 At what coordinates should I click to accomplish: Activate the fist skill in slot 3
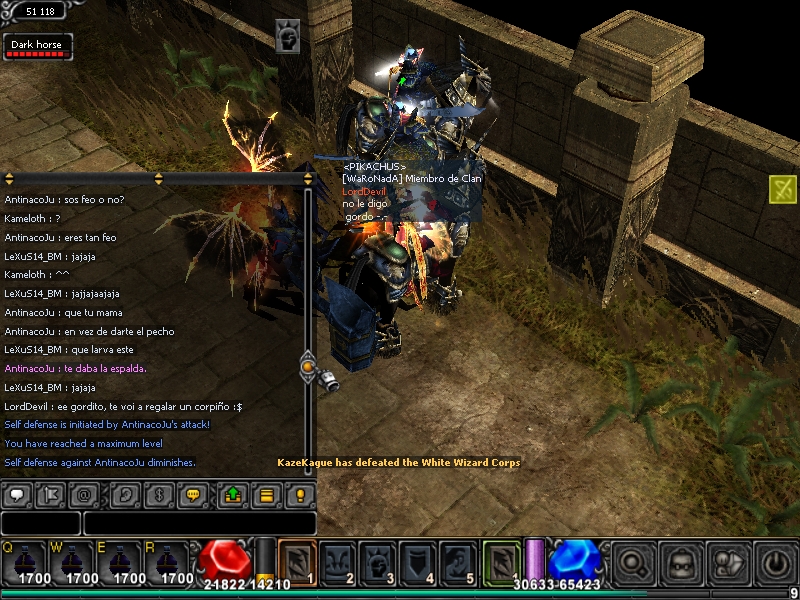pos(377,561)
